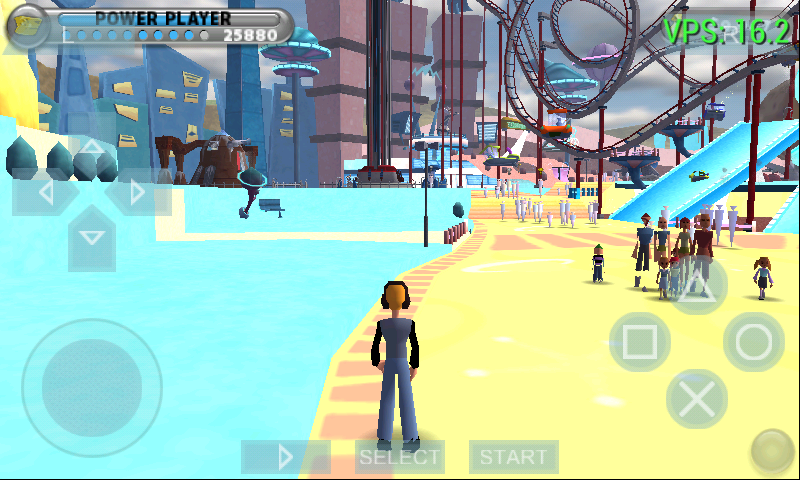The width and height of the screenshot is (800, 480).
Task: Tap the D-pad down arrow
Action: (x=91, y=237)
